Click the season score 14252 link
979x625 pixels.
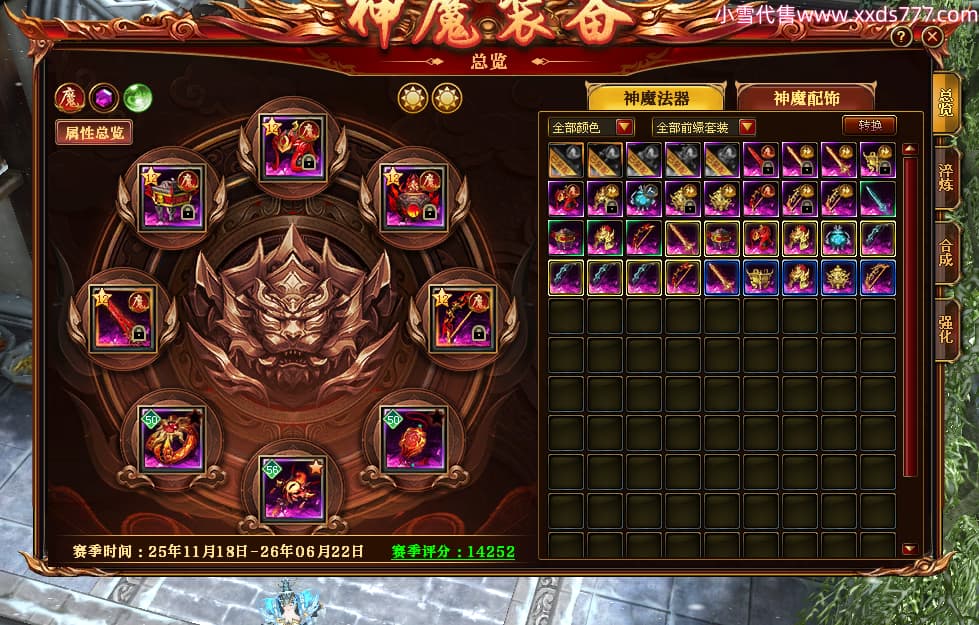(453, 551)
